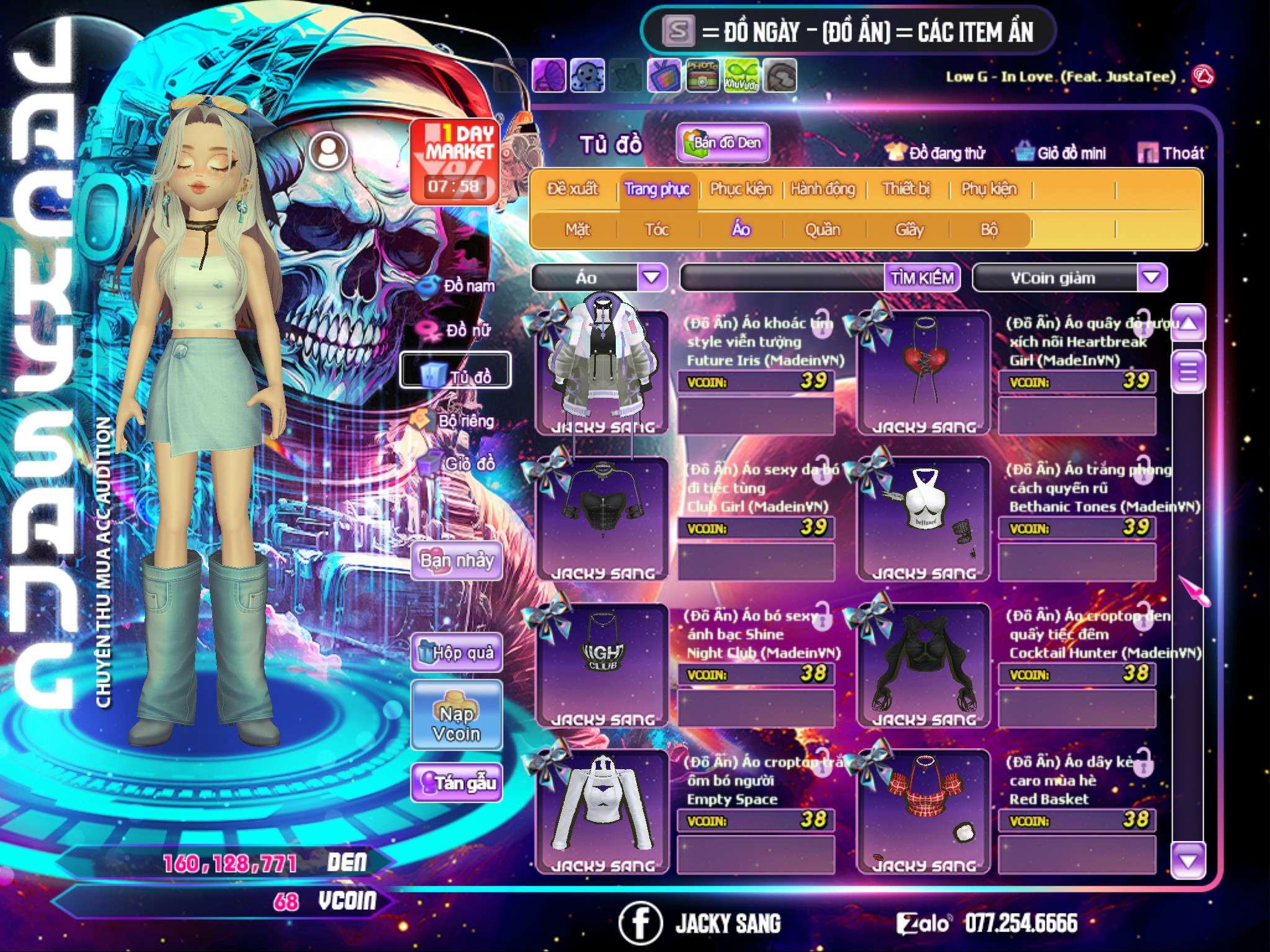Click the TÌM KIẾM search button
The image size is (1270, 952).
tap(922, 278)
